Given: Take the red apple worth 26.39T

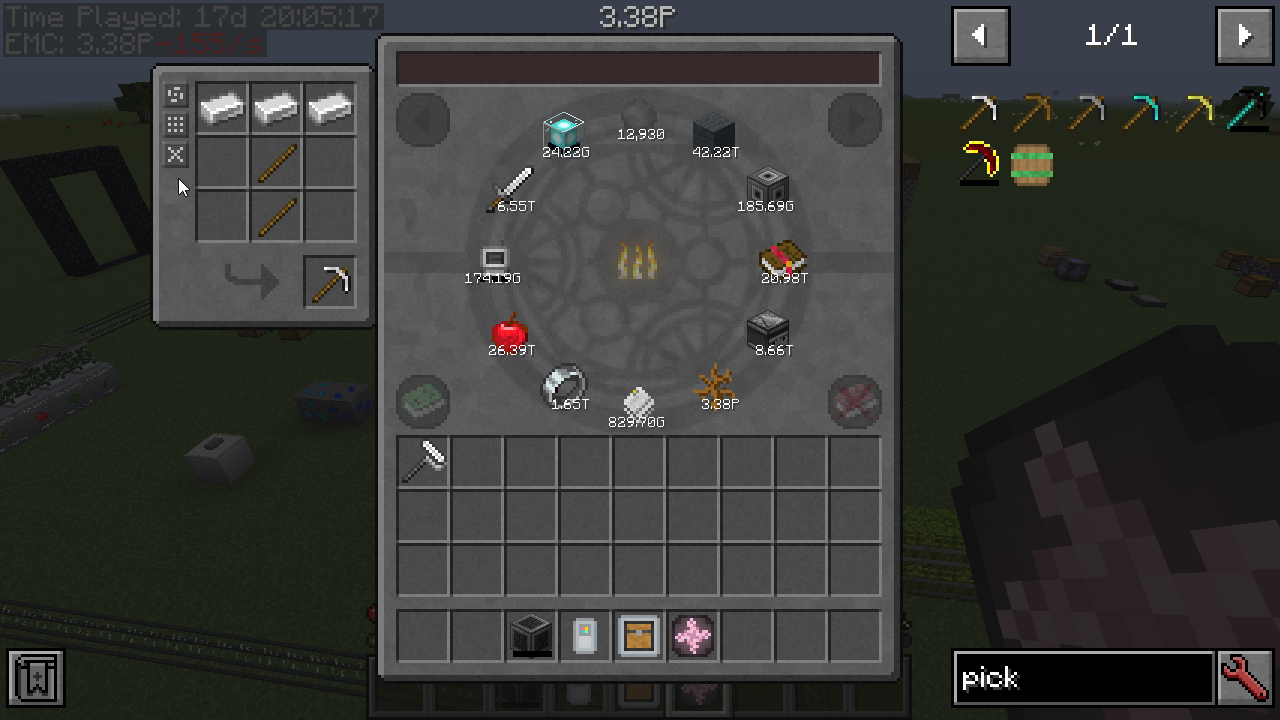Looking at the screenshot, I should coord(509,333).
